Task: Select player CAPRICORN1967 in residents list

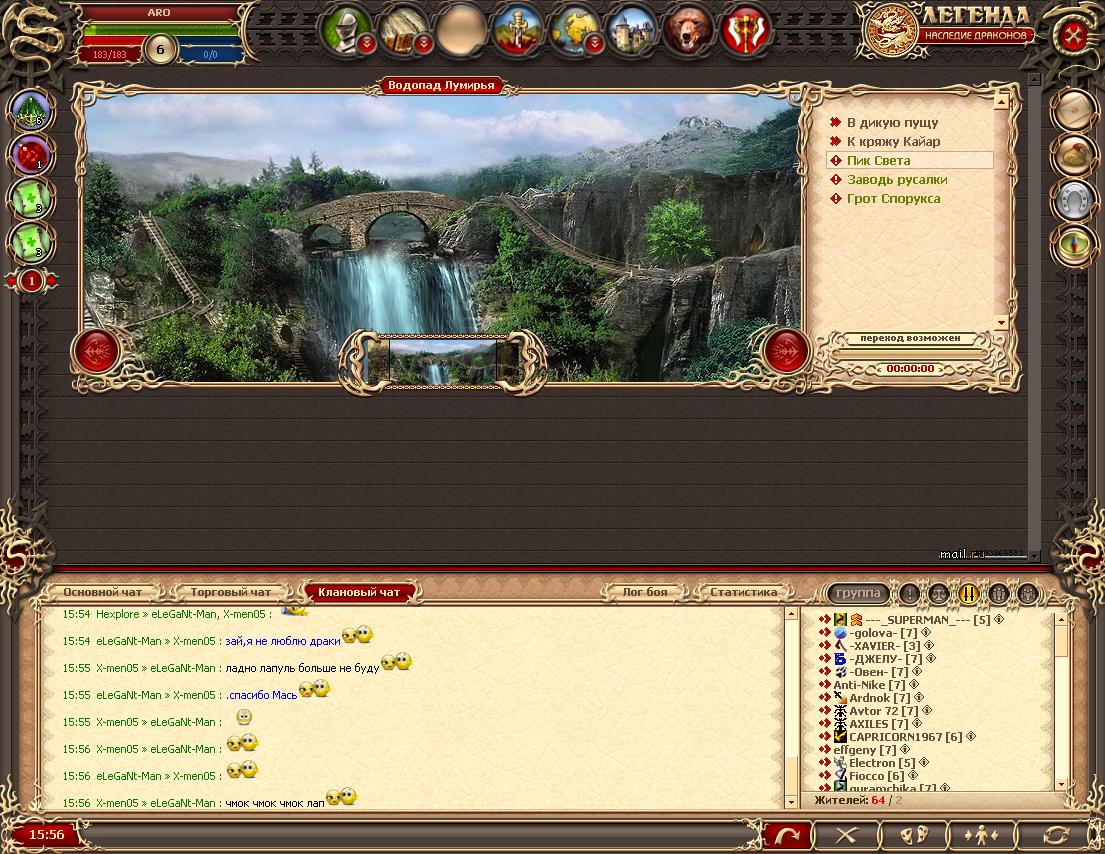Action: (905, 737)
